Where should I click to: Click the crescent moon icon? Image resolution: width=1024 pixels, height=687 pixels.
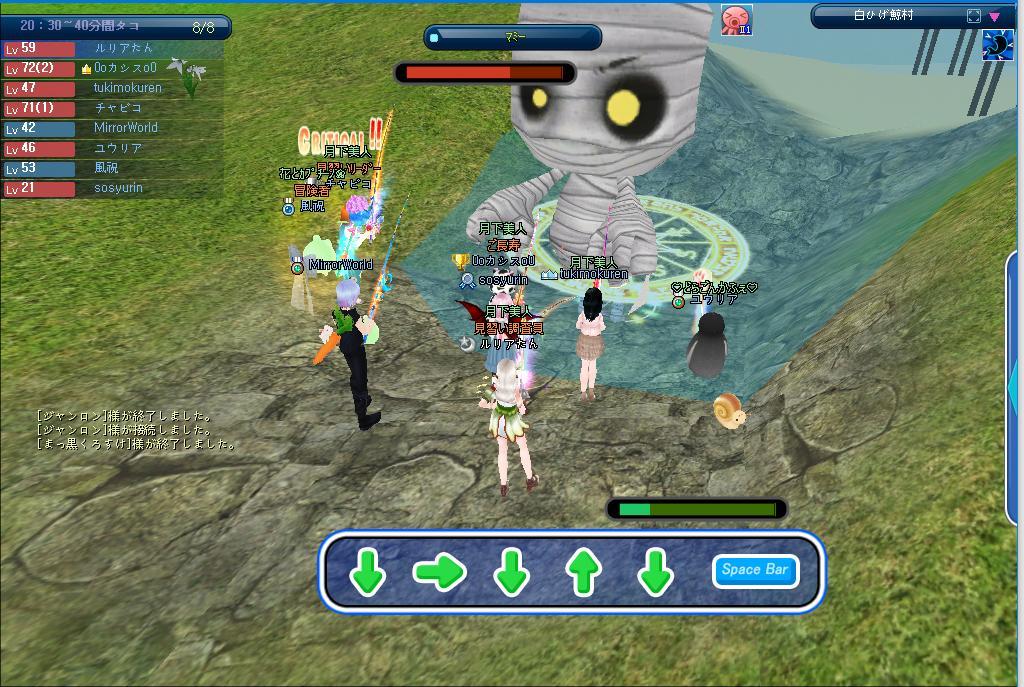[x=997, y=46]
